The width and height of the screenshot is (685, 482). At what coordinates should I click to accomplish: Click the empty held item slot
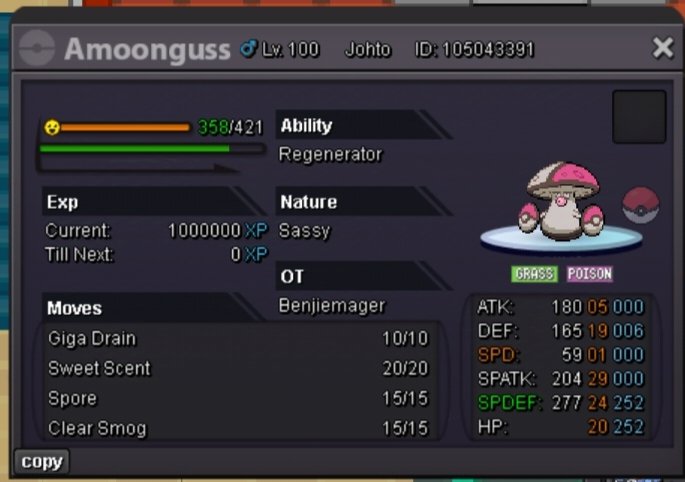pyautogui.click(x=639, y=116)
